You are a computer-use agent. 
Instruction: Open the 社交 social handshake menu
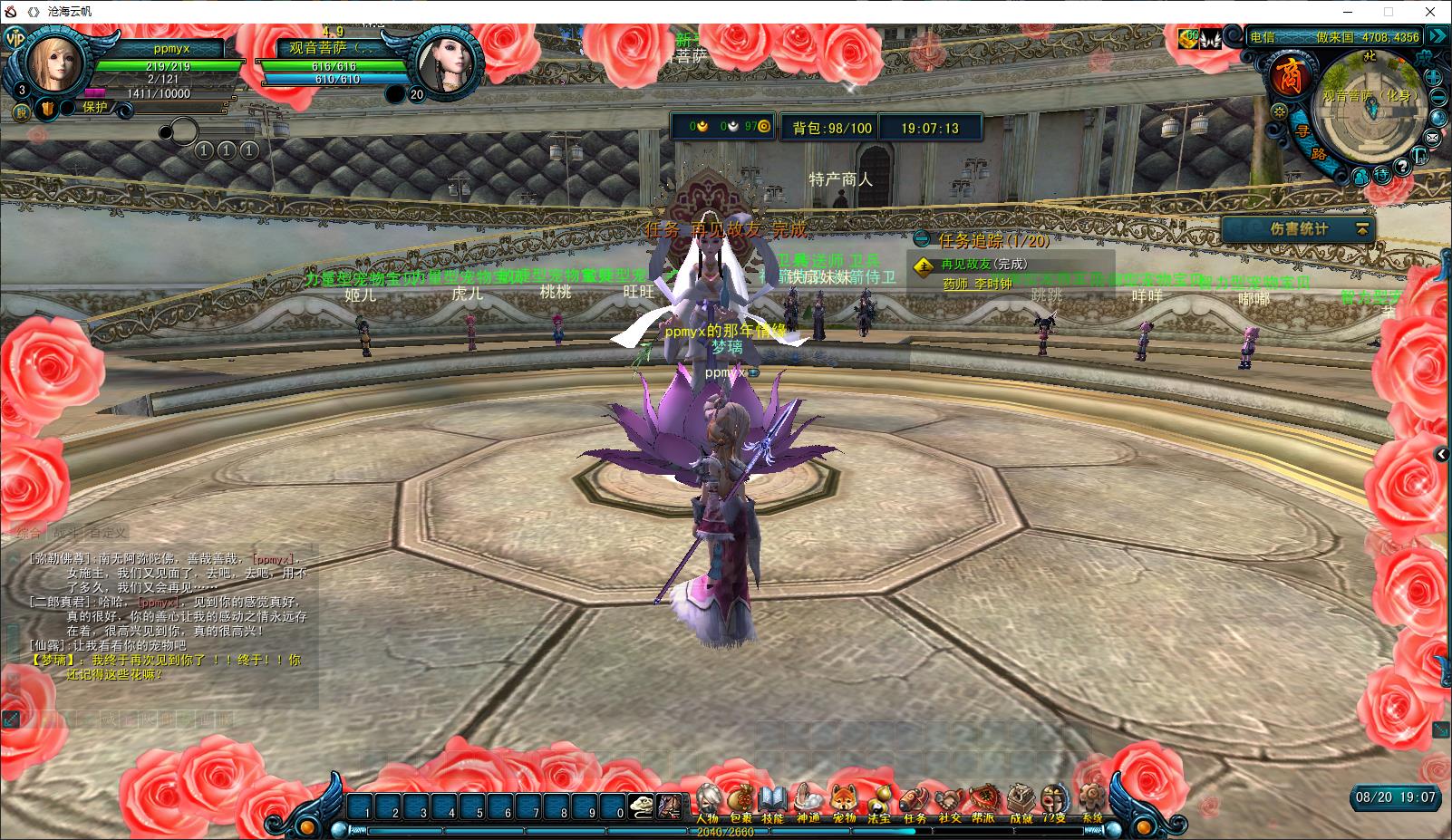(x=949, y=801)
